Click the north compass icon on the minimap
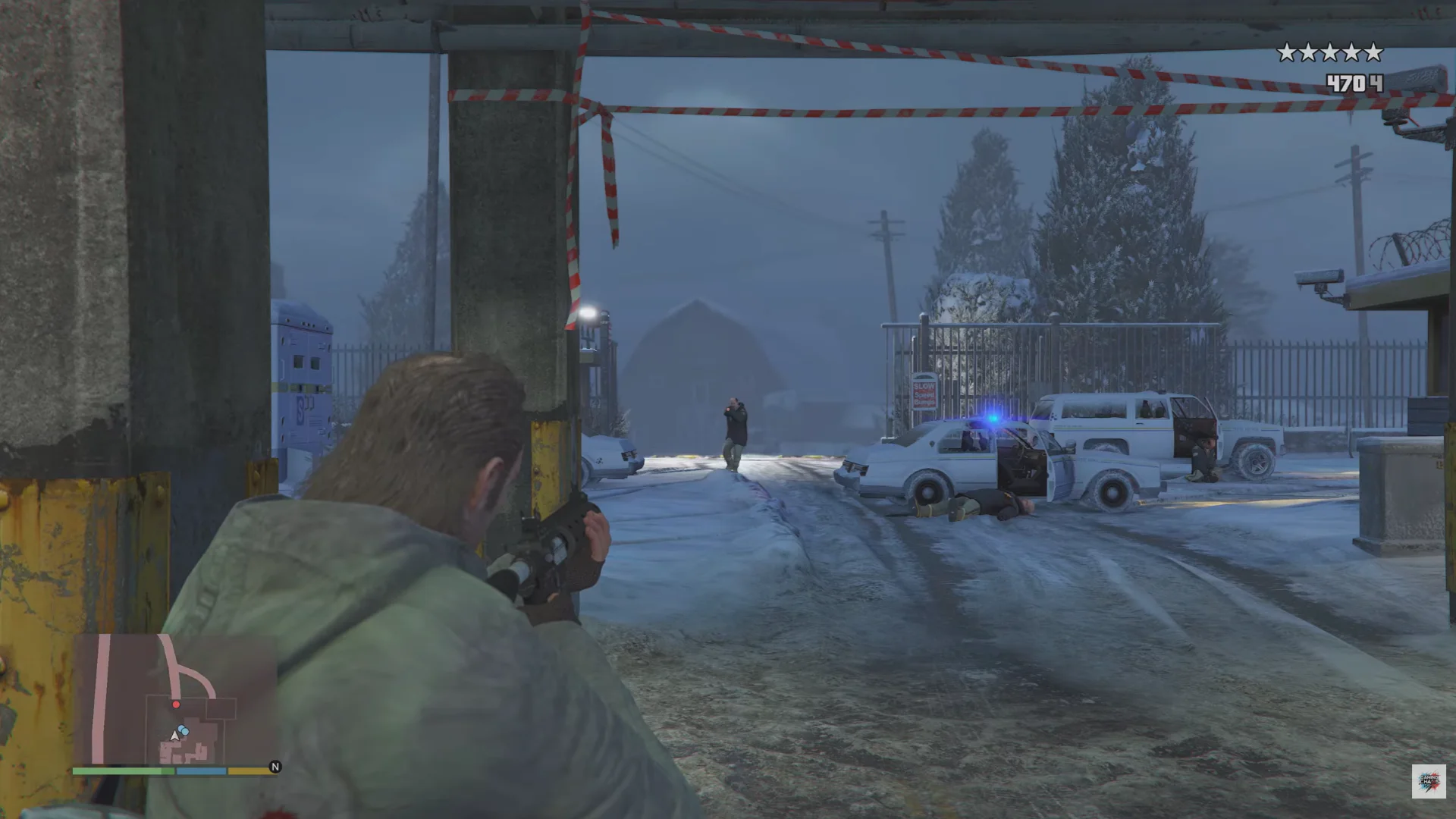The width and height of the screenshot is (1456, 819). point(275,767)
